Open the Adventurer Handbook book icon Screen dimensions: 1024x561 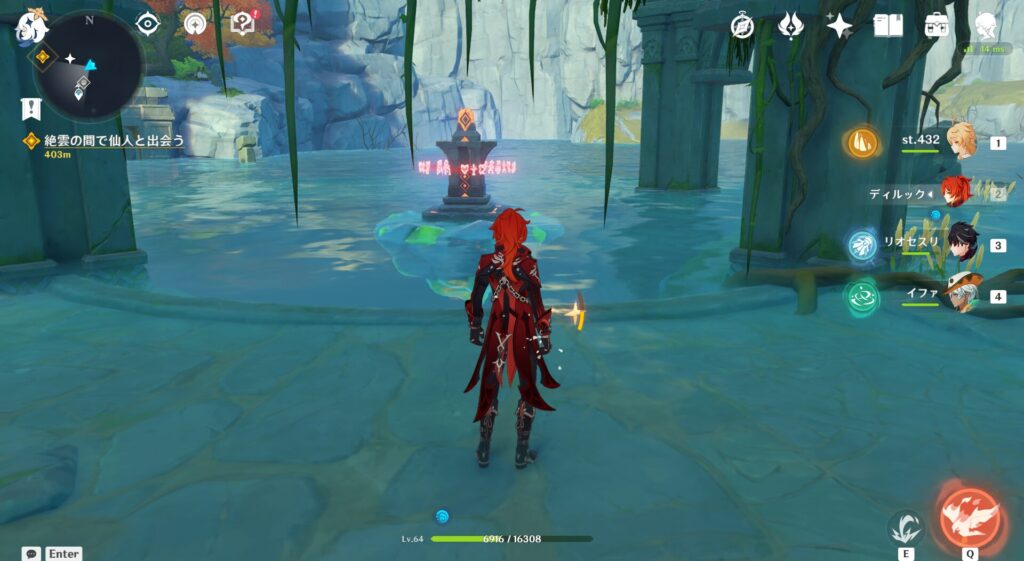coord(887,26)
